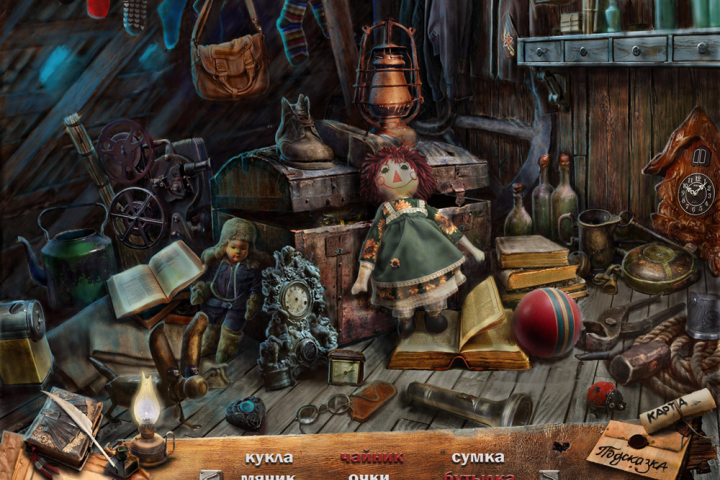This screenshot has width=720, height=480.
Task: Open the Карта map scroll
Action: coord(676,410)
